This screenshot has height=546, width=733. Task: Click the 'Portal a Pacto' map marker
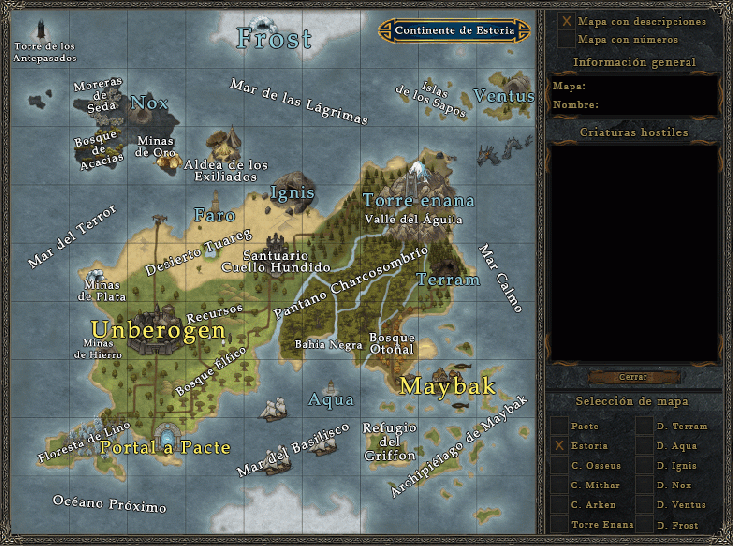pos(164,447)
